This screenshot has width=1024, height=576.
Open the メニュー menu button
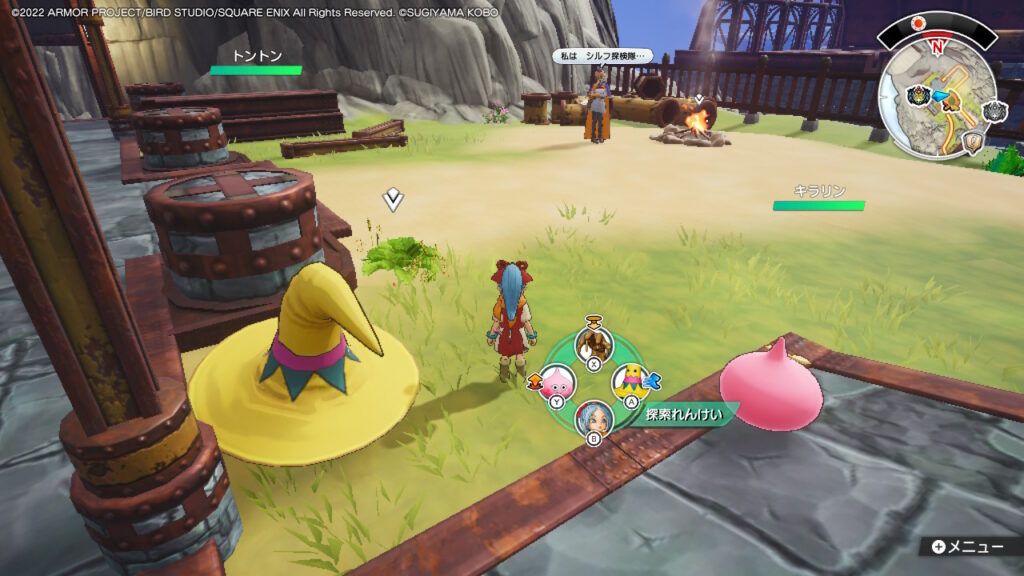click(x=966, y=546)
